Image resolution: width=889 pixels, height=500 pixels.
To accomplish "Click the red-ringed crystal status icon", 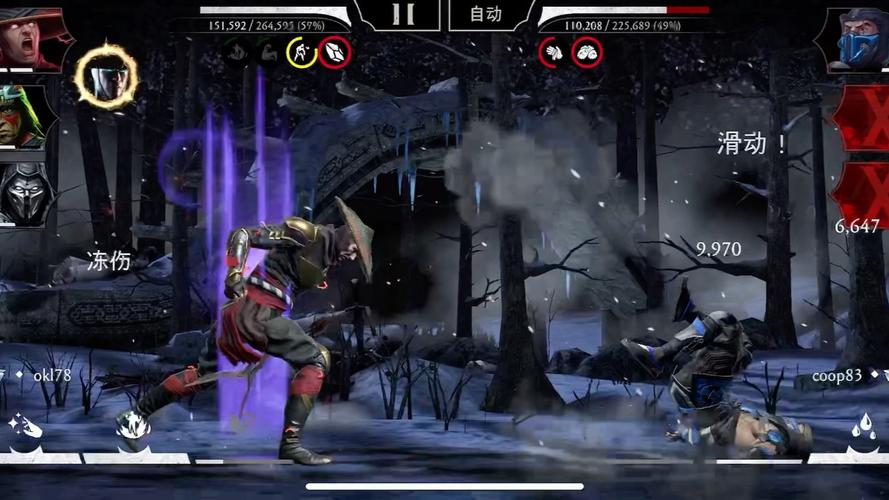I will [x=335, y=51].
